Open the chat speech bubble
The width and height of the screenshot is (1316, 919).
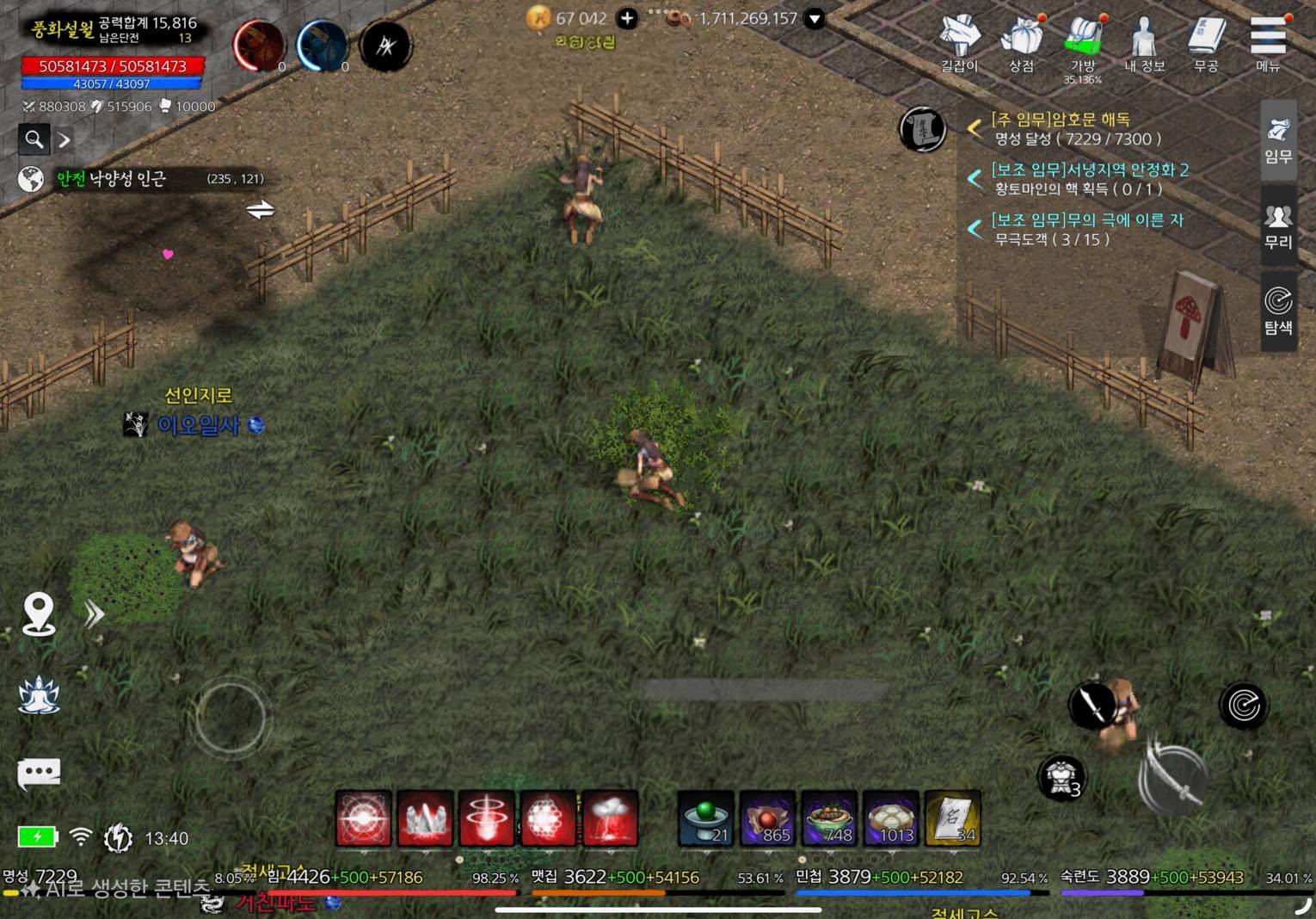39,772
